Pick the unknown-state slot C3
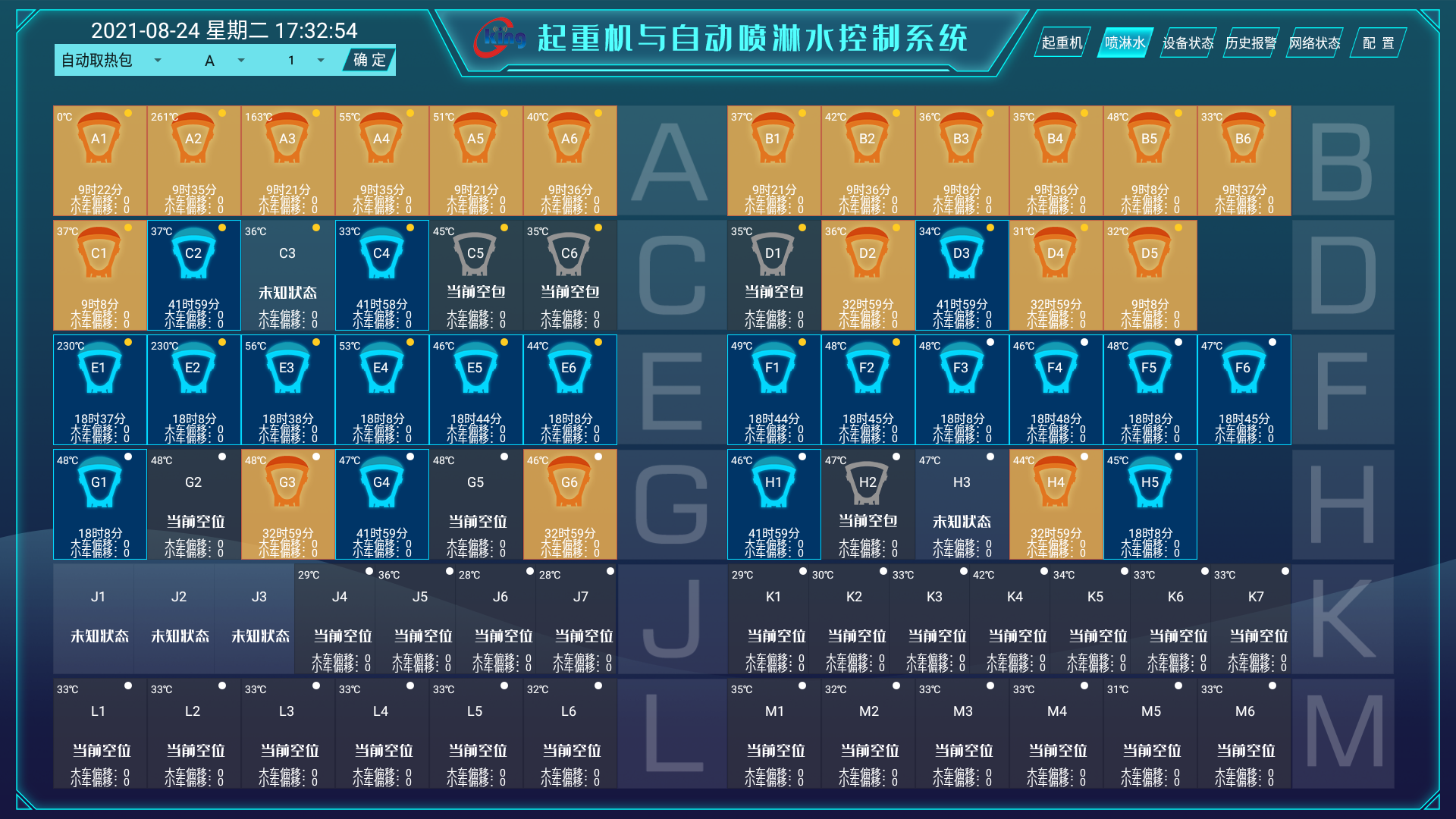Screen dimensions: 1456x819 287,275
